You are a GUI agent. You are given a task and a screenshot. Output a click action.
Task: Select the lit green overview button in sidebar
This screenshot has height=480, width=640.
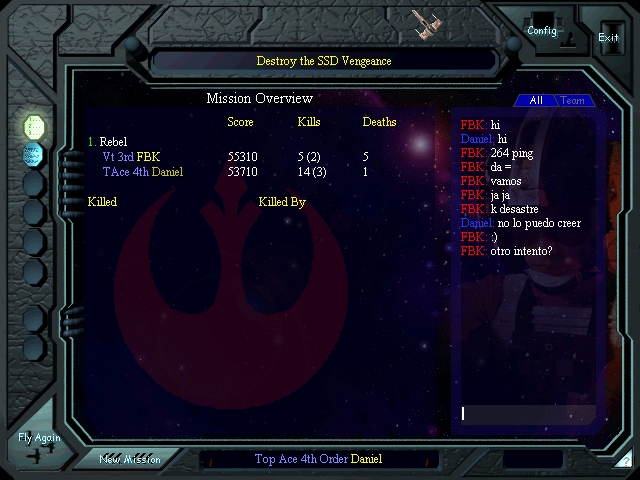point(34,126)
